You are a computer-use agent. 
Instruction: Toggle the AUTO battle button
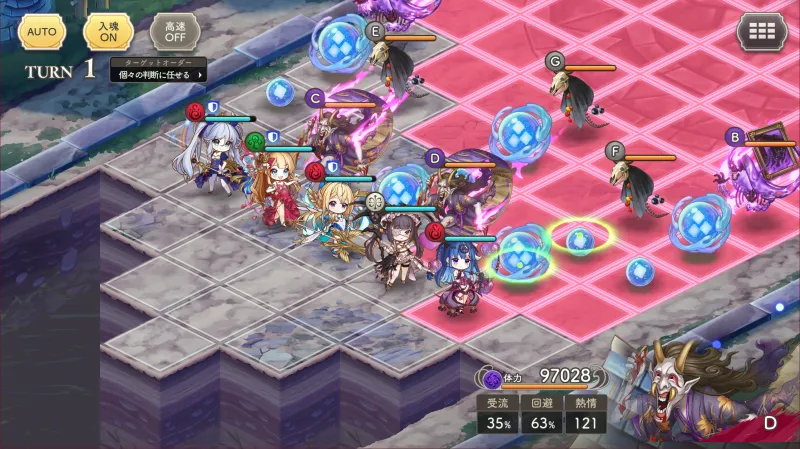(41, 31)
